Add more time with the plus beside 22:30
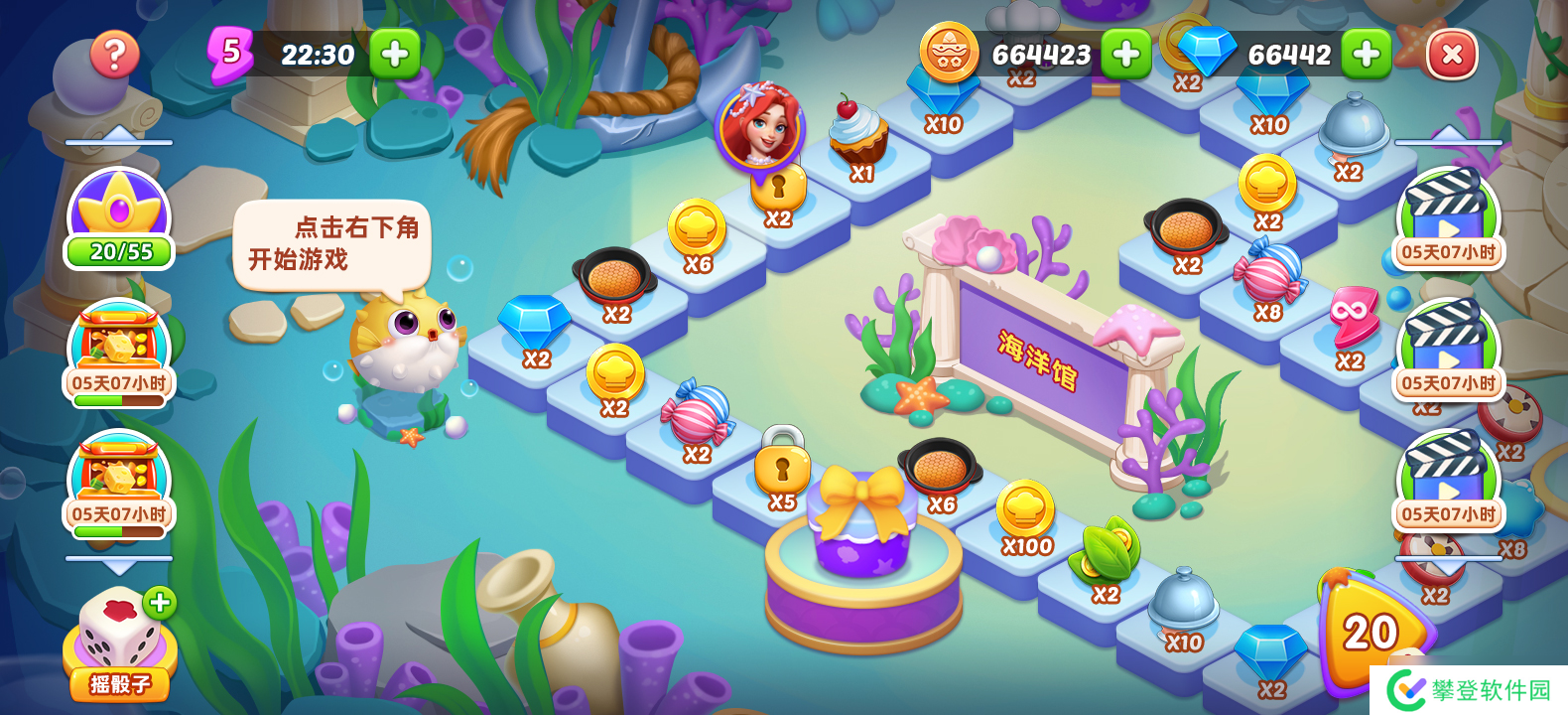This screenshot has width=1568, height=715. click(394, 54)
